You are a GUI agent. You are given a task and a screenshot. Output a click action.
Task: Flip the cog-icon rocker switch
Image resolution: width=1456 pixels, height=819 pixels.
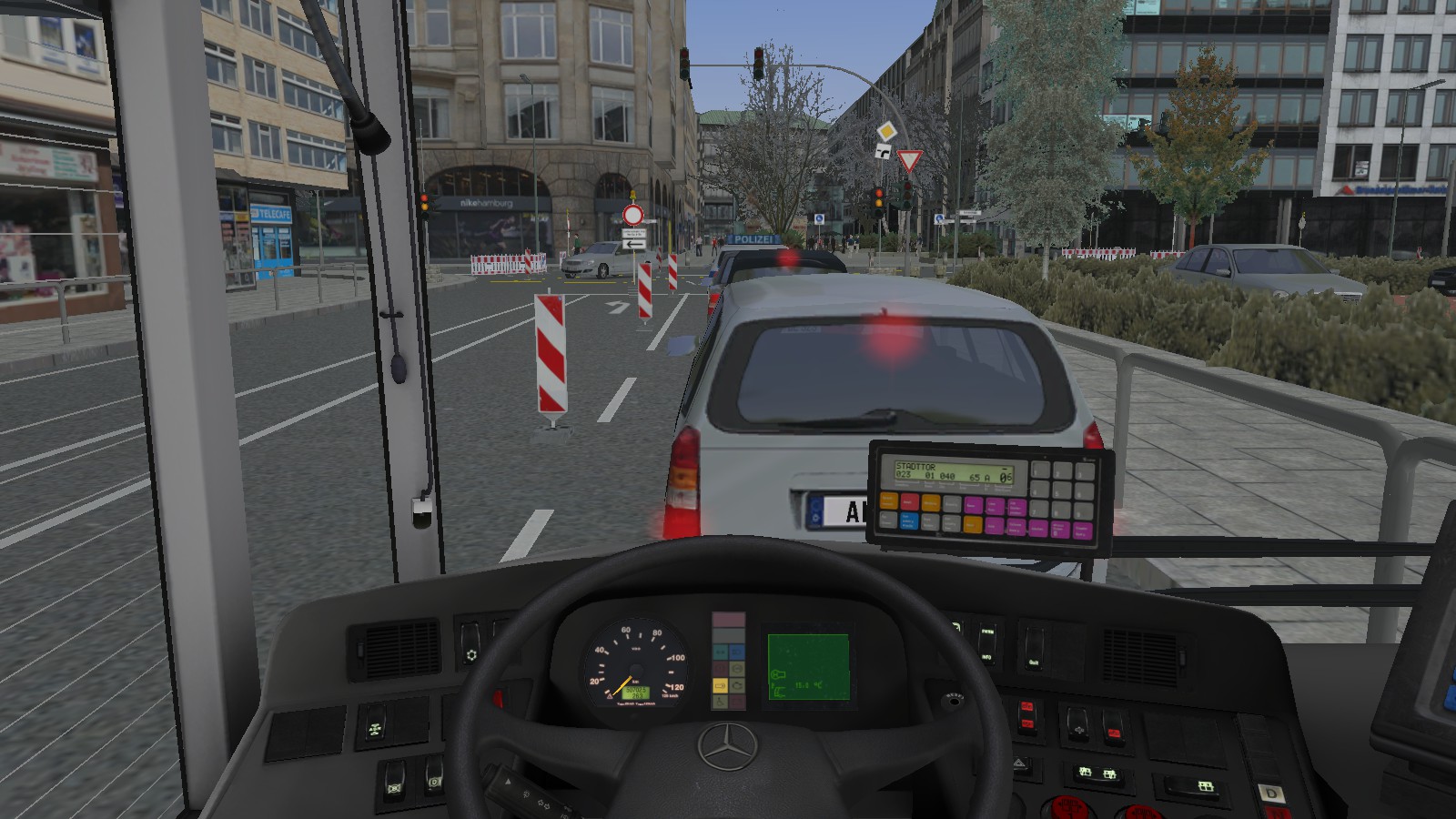(470, 644)
